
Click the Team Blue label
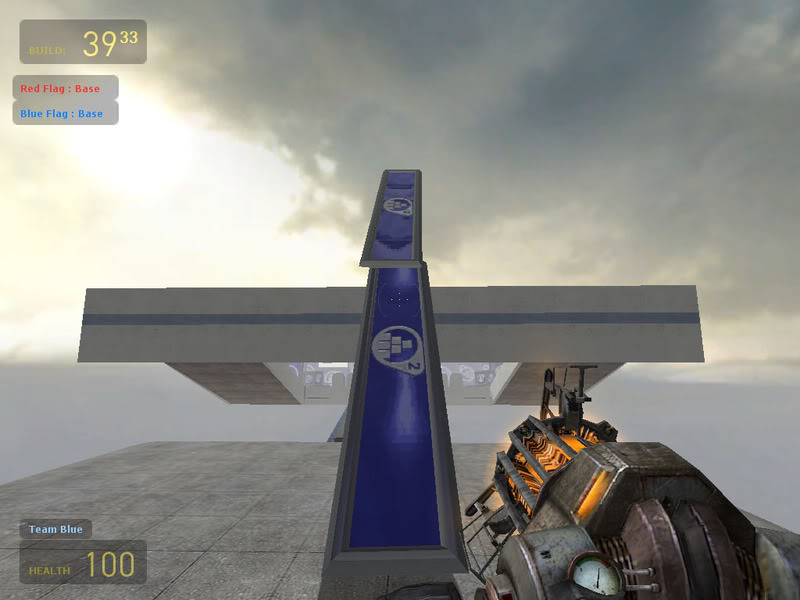coord(56,529)
